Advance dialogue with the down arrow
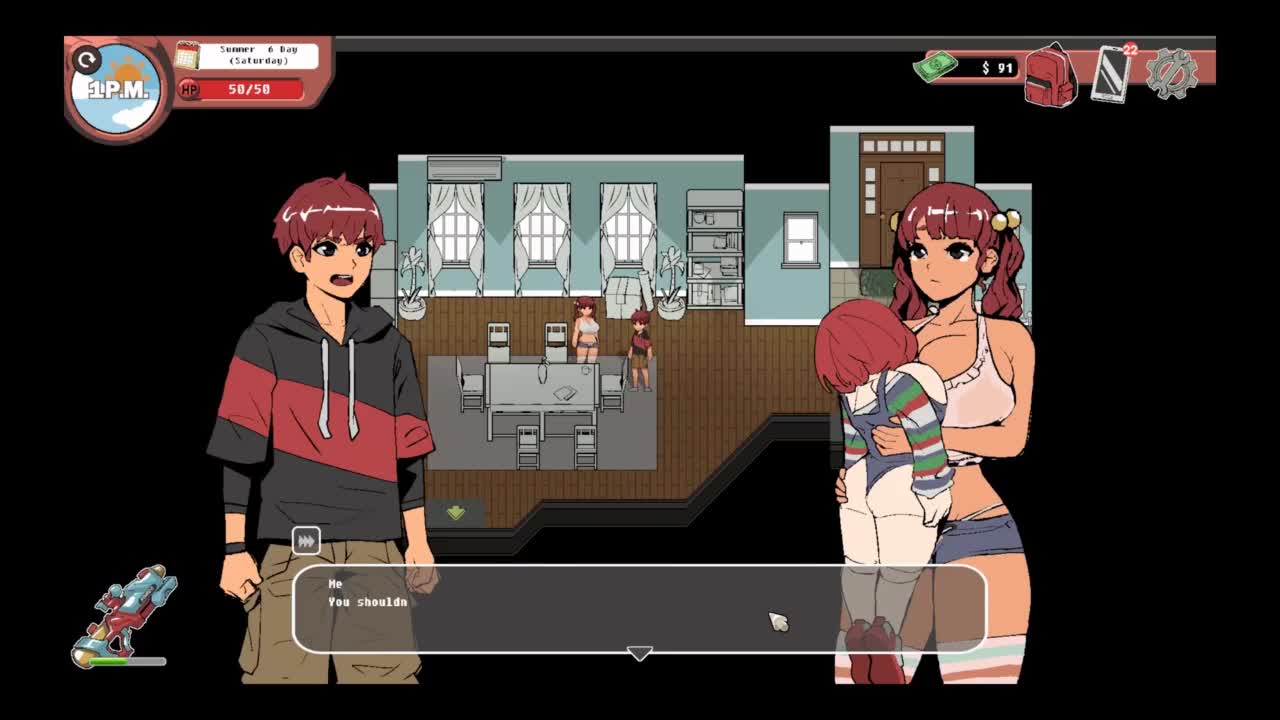This screenshot has width=1280, height=720. coord(639,653)
